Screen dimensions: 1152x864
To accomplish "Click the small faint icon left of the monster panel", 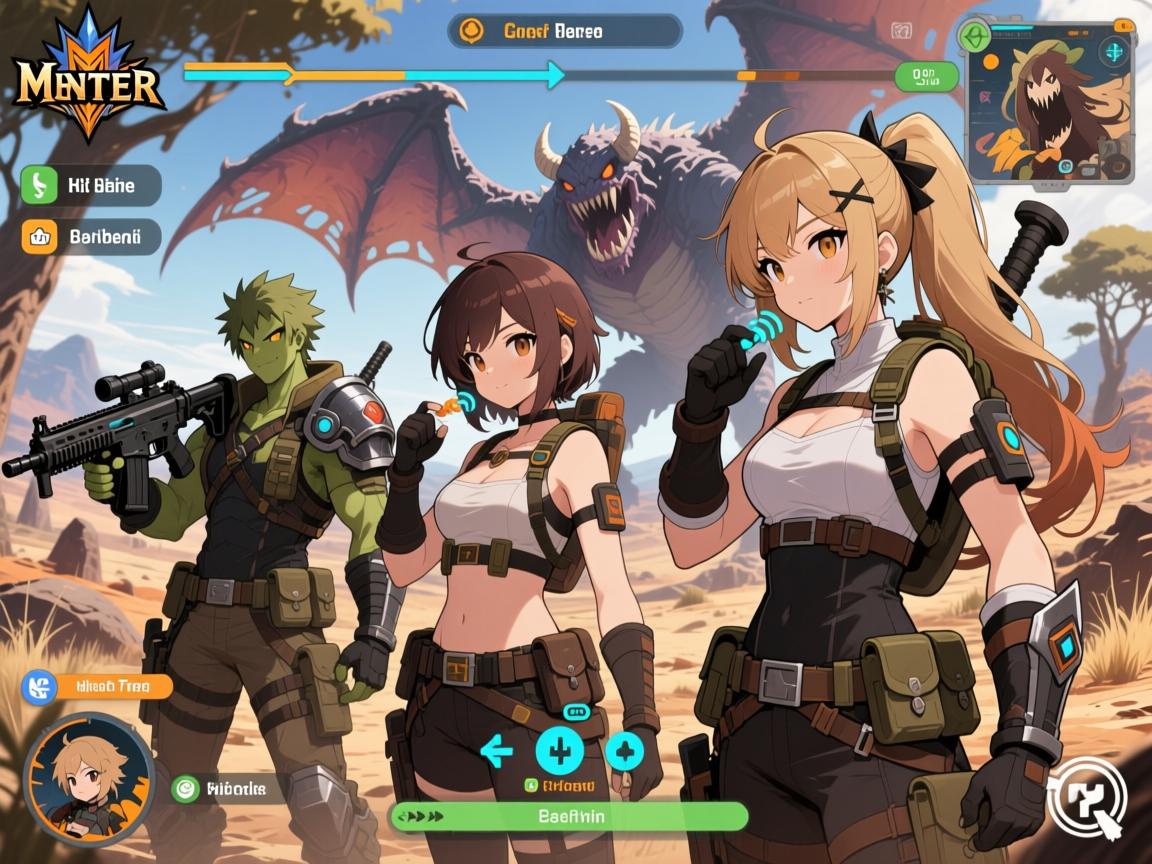I will pyautogui.click(x=899, y=31).
